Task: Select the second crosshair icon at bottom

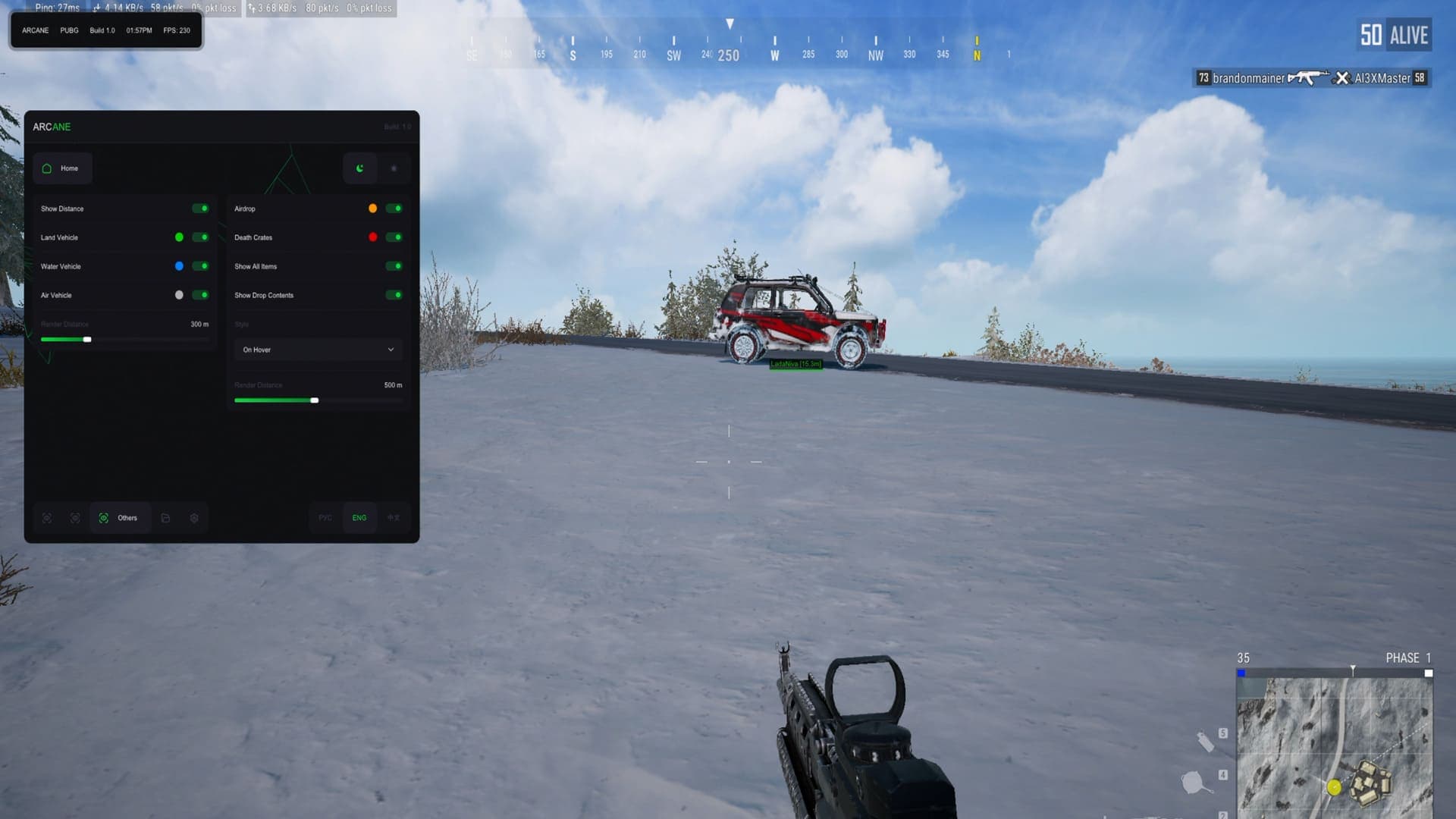Action: [75, 518]
